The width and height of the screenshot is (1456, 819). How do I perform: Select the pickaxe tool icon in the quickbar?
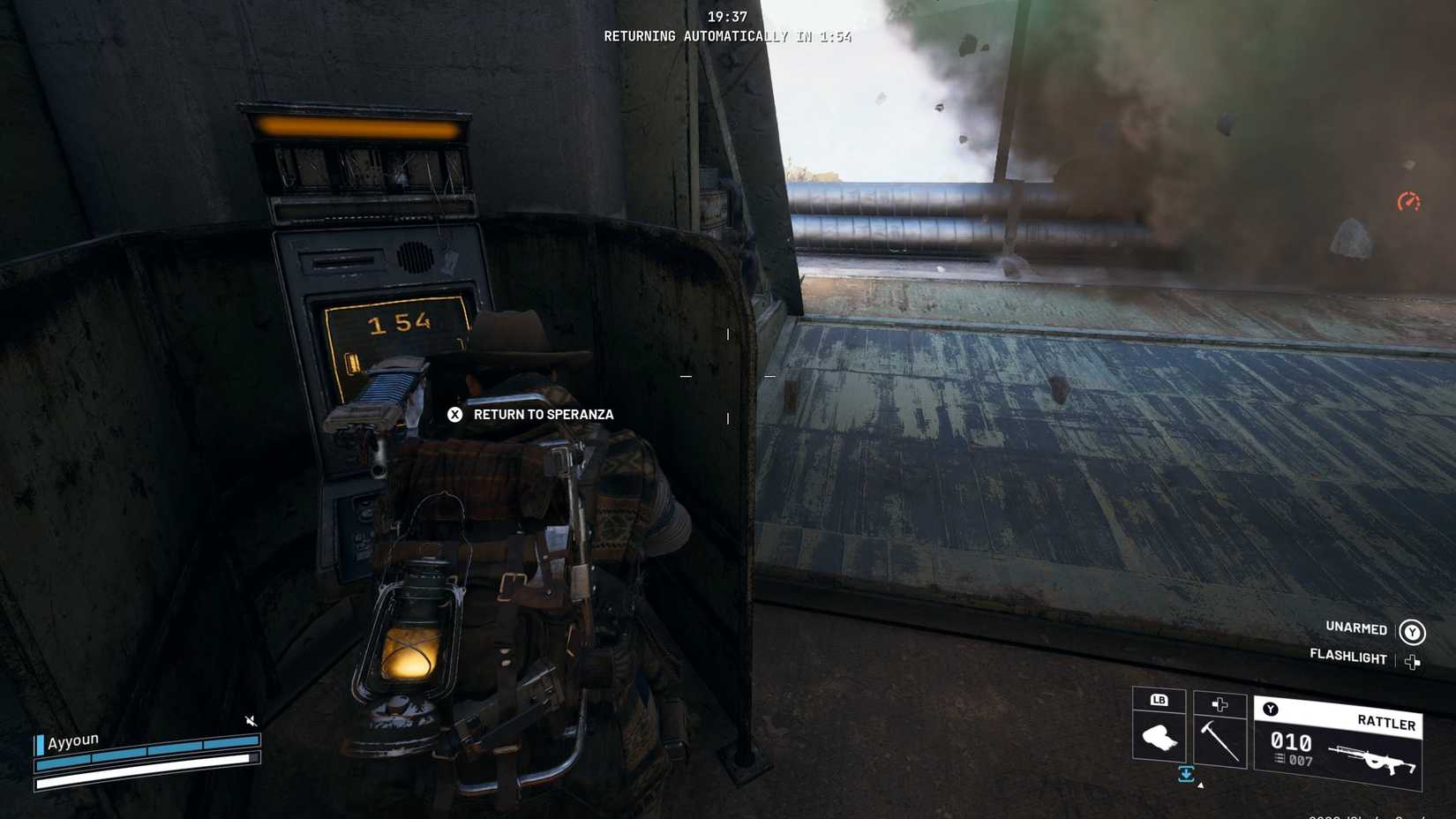(1220, 741)
